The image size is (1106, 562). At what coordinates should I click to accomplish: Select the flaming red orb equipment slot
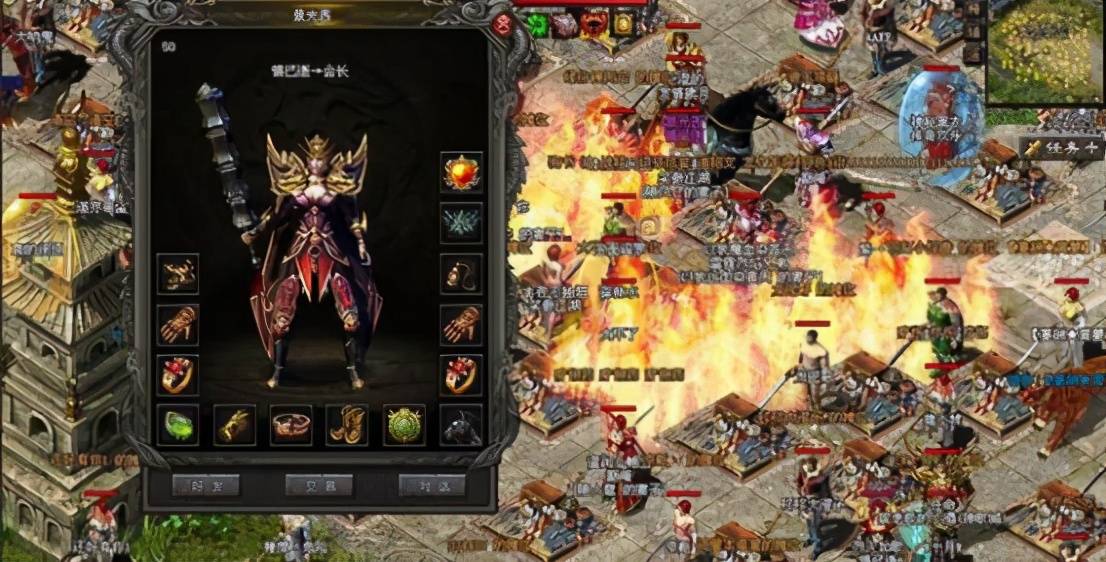[461, 173]
